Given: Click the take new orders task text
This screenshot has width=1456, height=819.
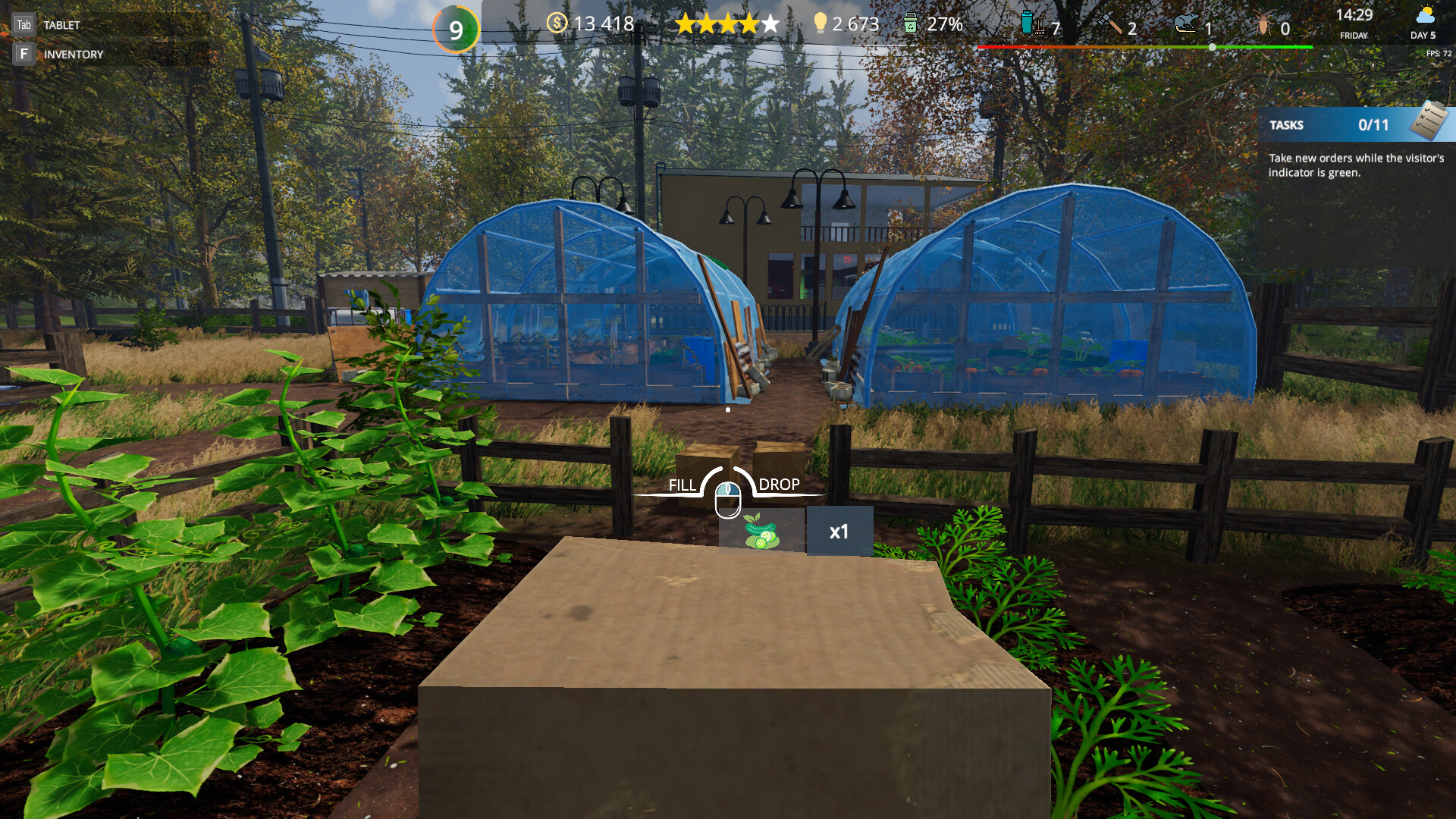Looking at the screenshot, I should pos(1357,165).
